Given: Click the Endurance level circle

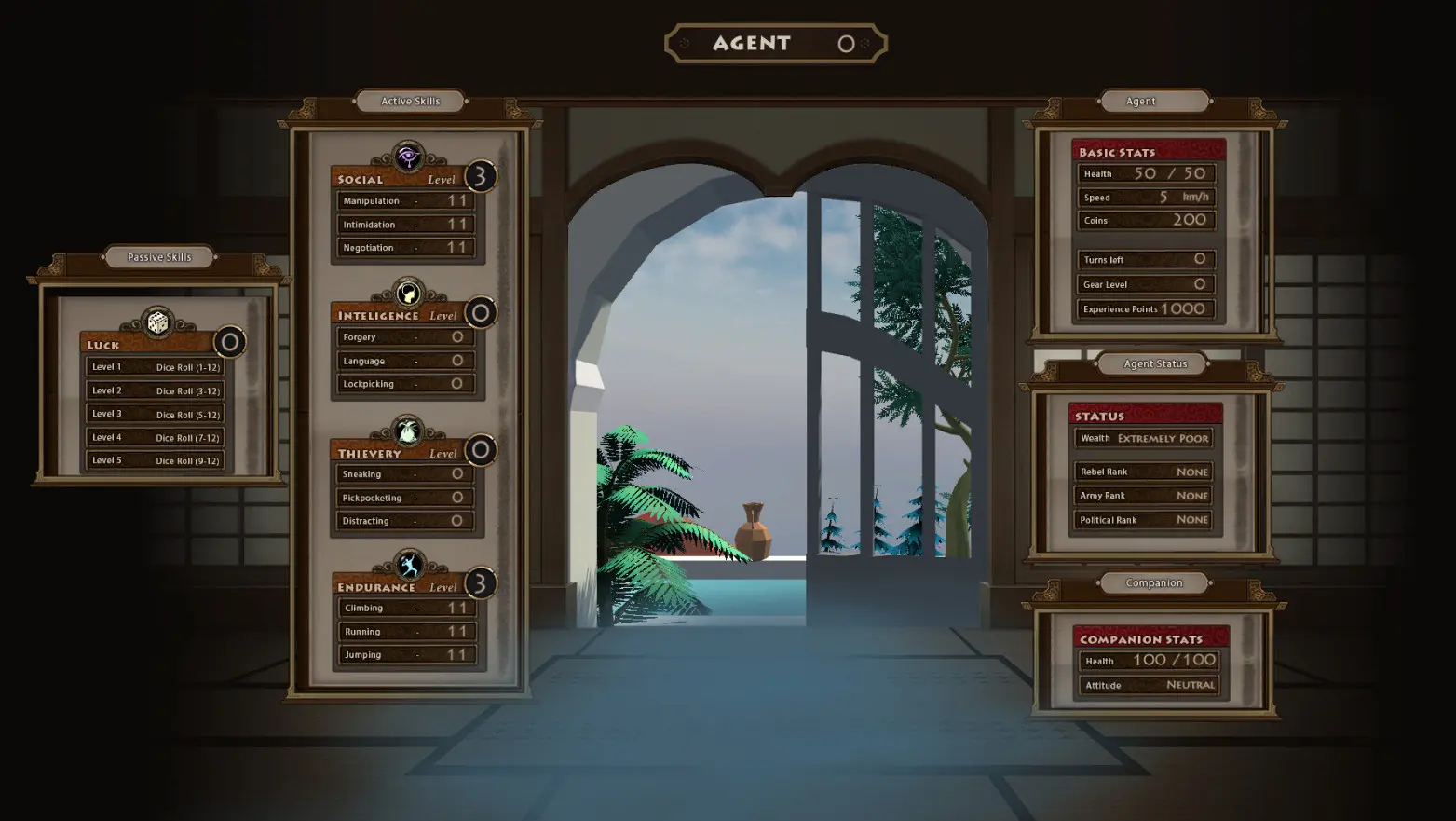Looking at the screenshot, I should (x=481, y=583).
